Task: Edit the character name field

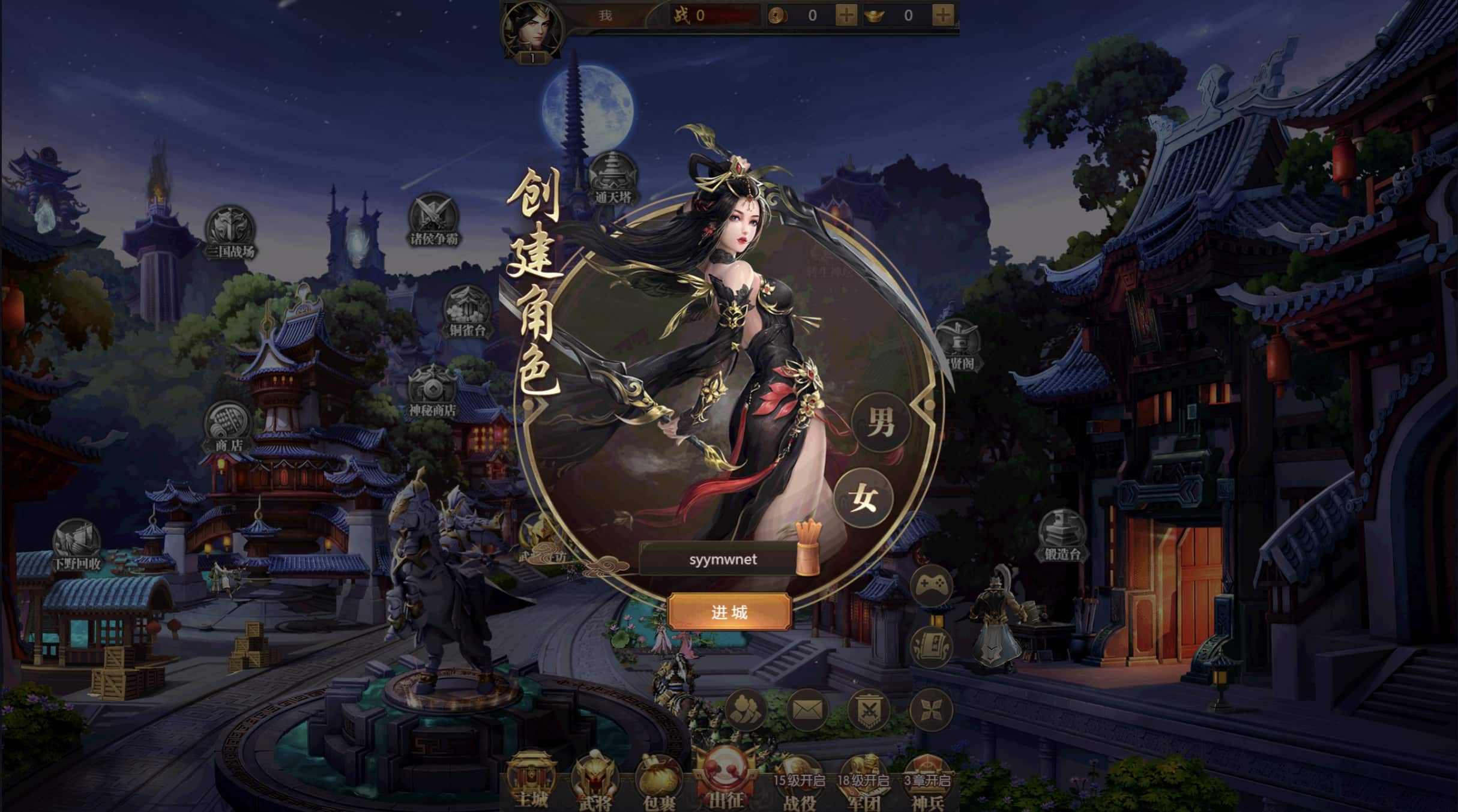Action: pyautogui.click(x=719, y=559)
